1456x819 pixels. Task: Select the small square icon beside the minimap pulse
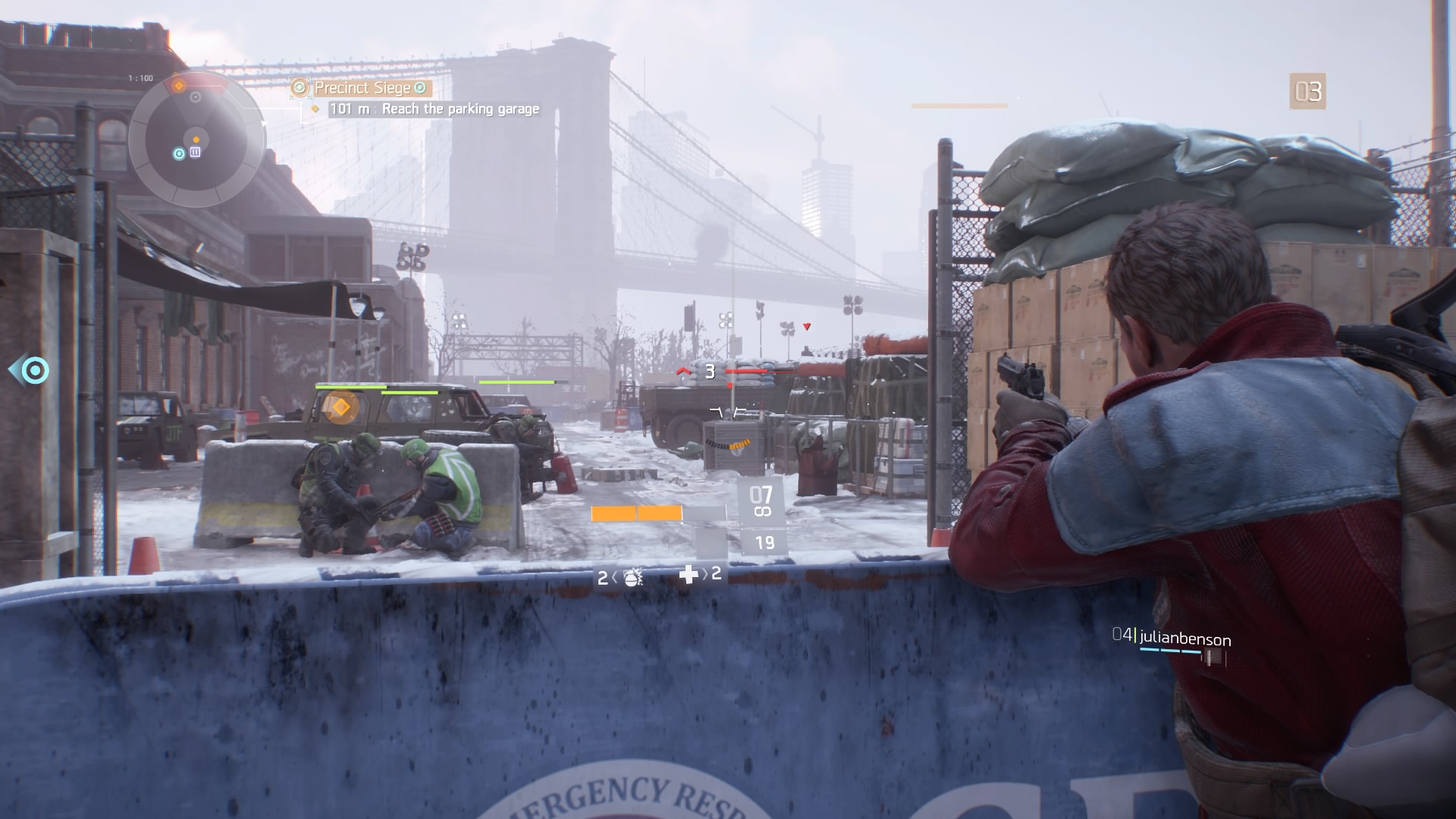(x=195, y=152)
